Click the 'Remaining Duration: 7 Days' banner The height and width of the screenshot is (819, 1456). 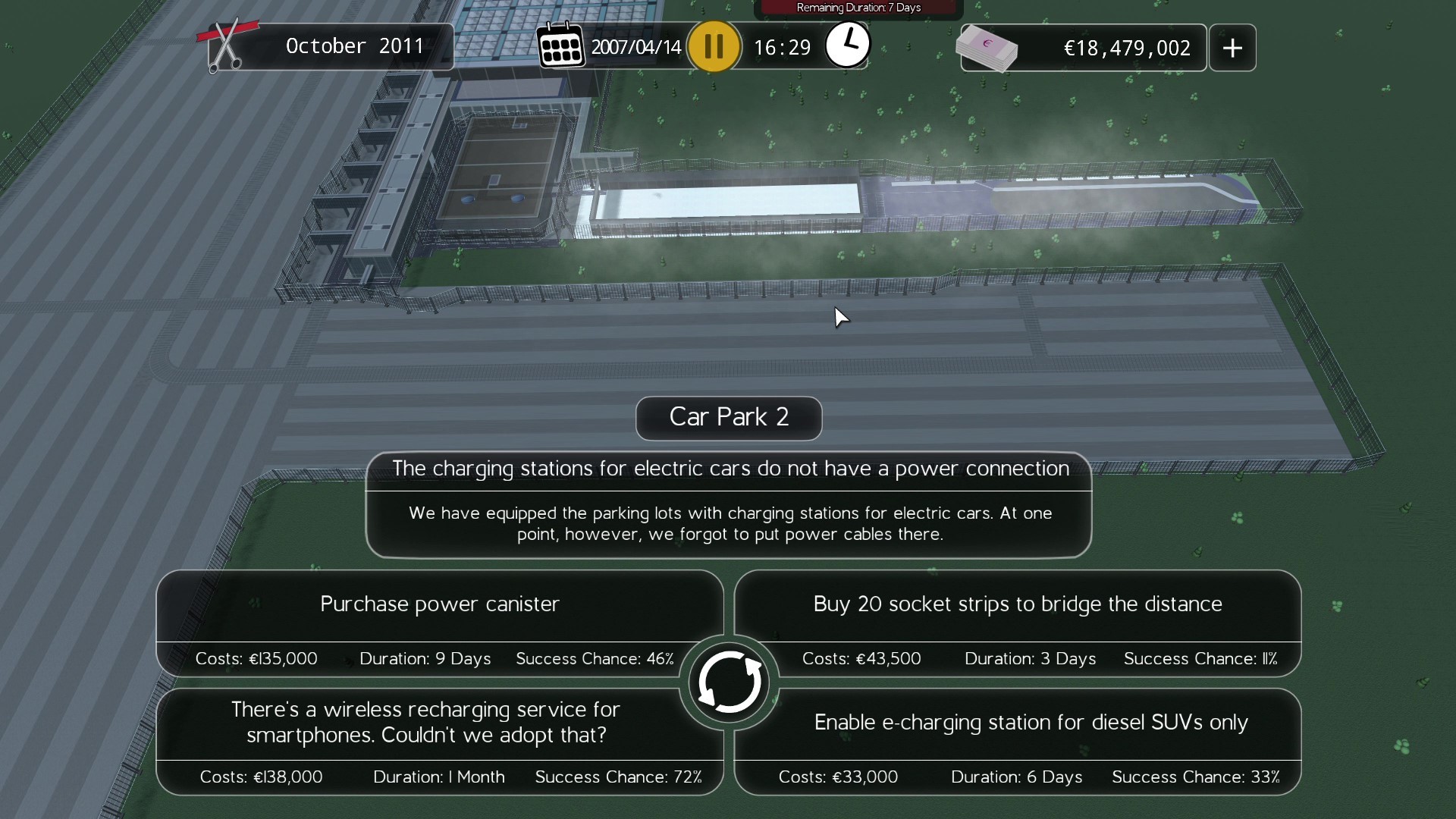tap(858, 8)
